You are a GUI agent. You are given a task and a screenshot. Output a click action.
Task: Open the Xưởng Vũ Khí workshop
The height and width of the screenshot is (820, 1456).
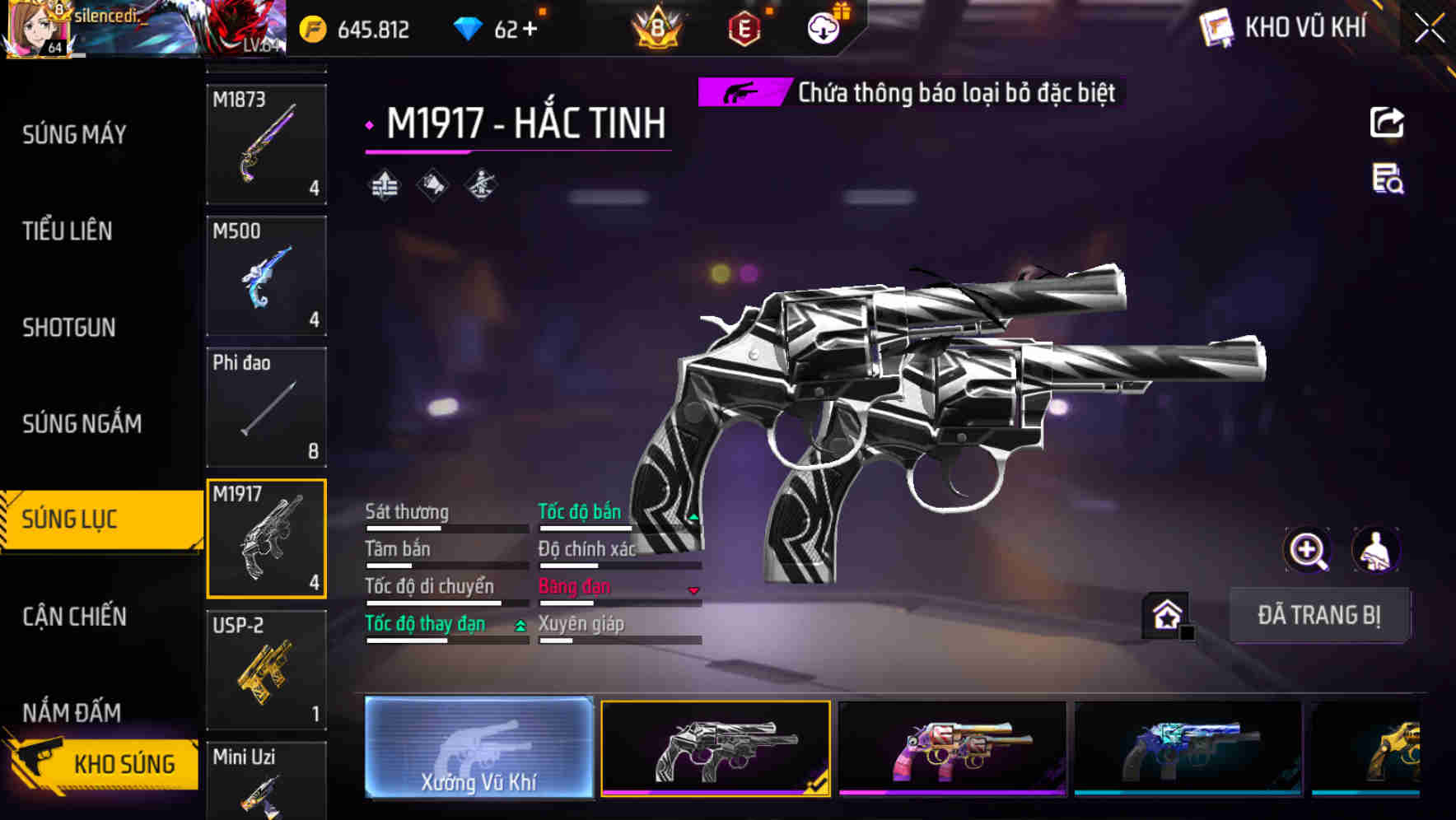tap(478, 748)
